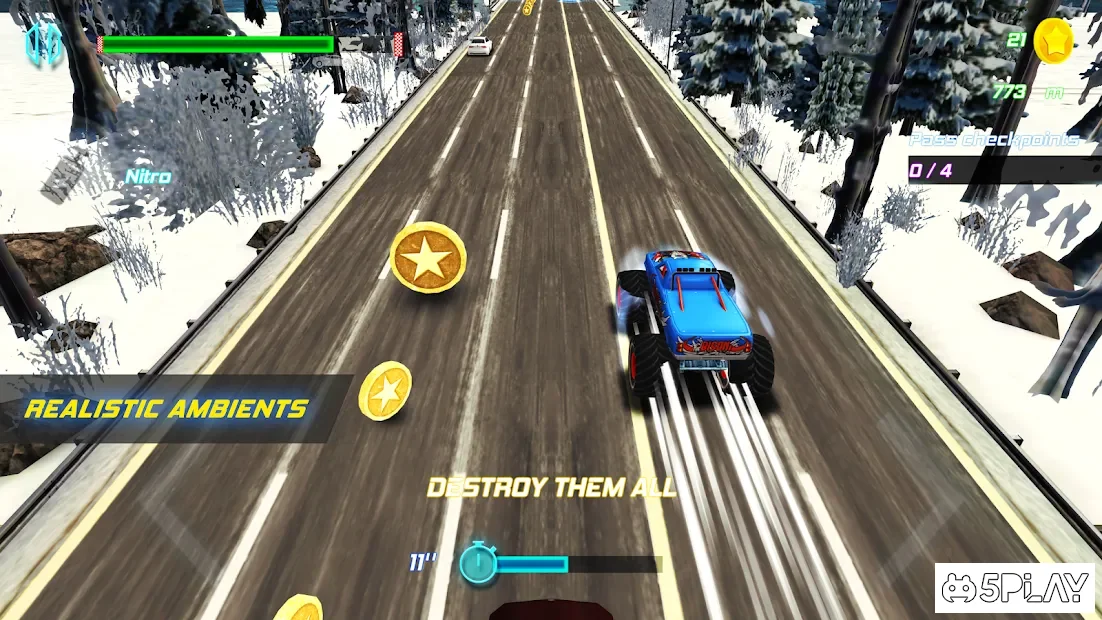Screen dimensions: 1102x620
Task: Activate the Nitro boost
Action: pyautogui.click(x=147, y=177)
